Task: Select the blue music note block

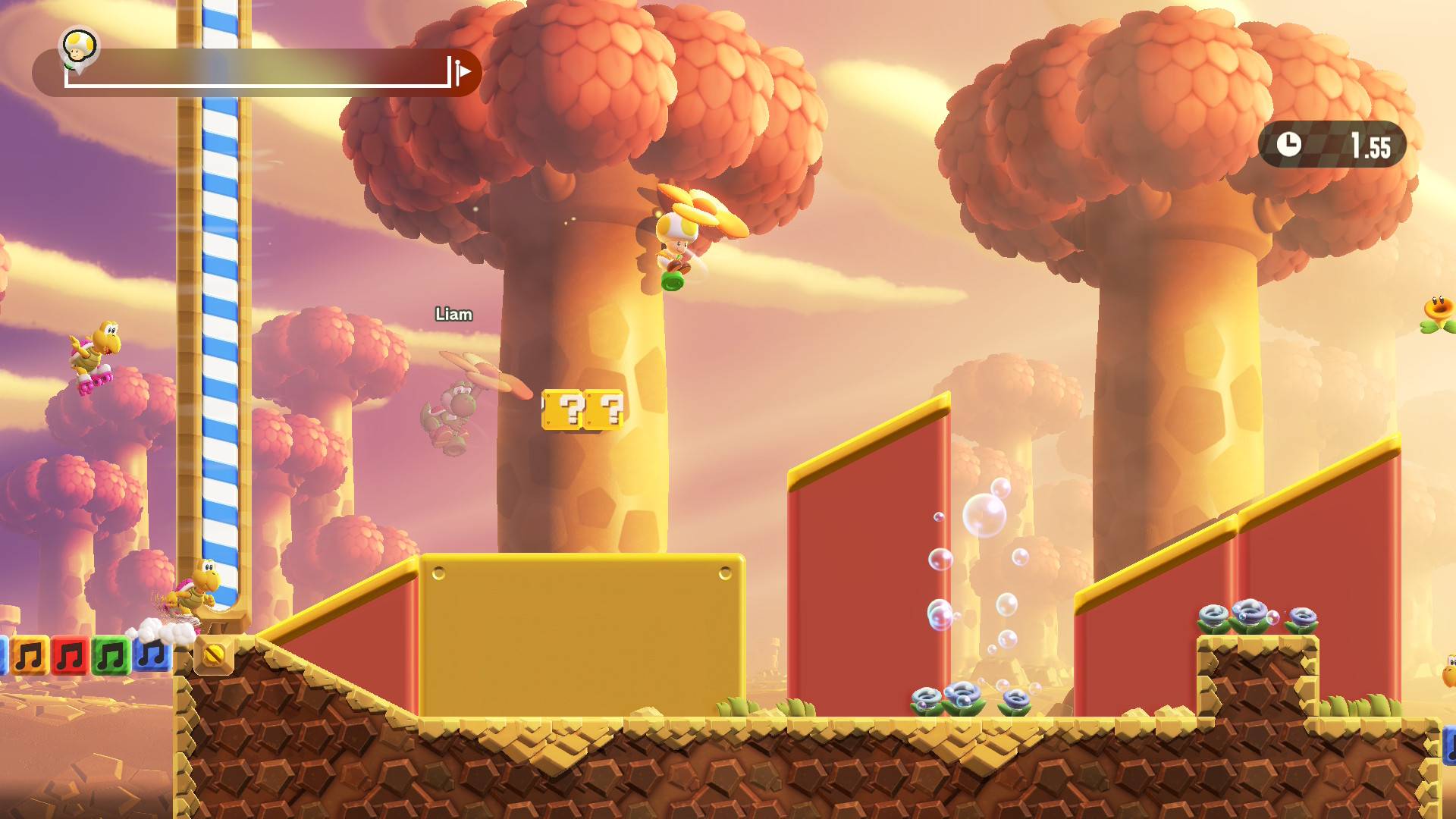Action: click(152, 655)
